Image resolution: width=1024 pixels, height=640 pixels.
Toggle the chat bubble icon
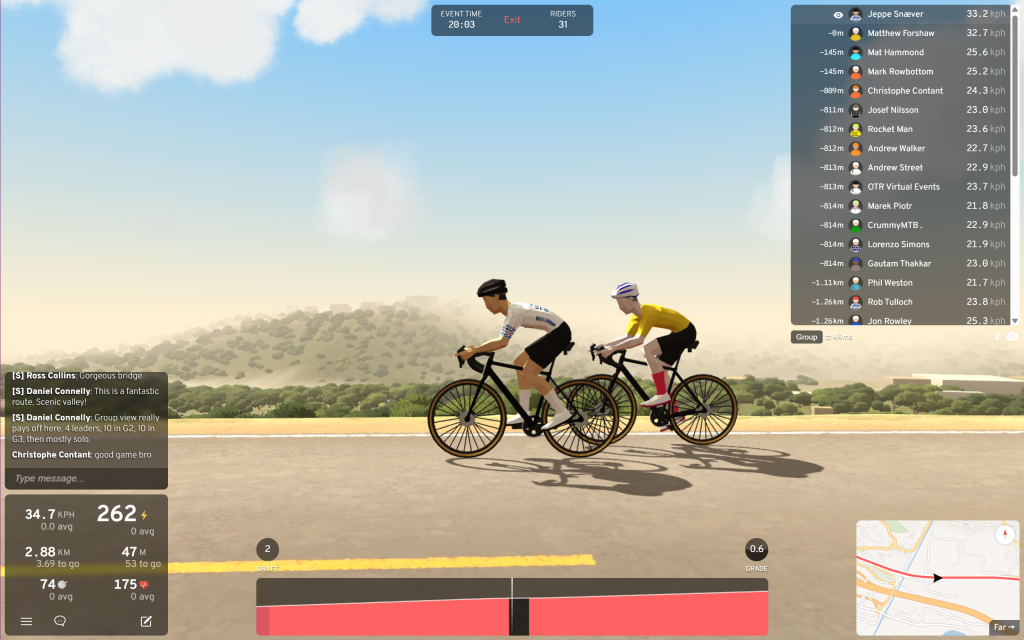point(60,621)
